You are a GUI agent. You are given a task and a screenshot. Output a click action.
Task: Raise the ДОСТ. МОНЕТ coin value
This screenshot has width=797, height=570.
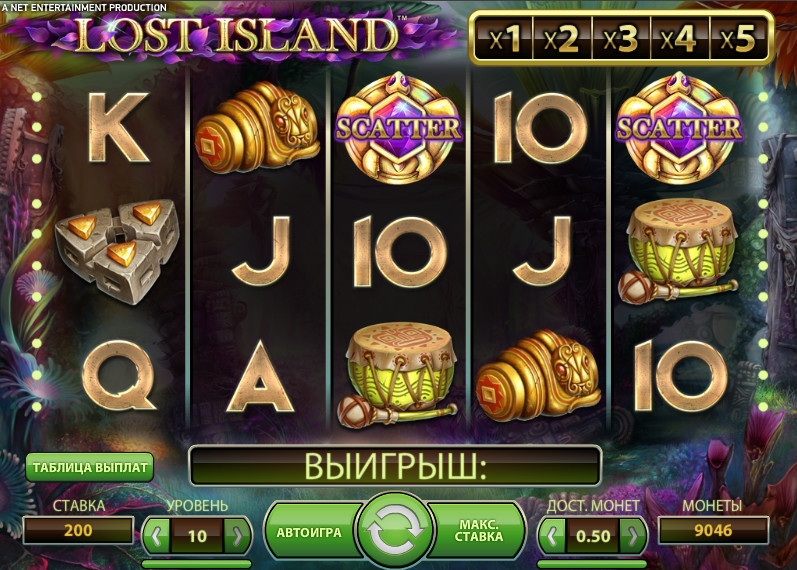[632, 535]
